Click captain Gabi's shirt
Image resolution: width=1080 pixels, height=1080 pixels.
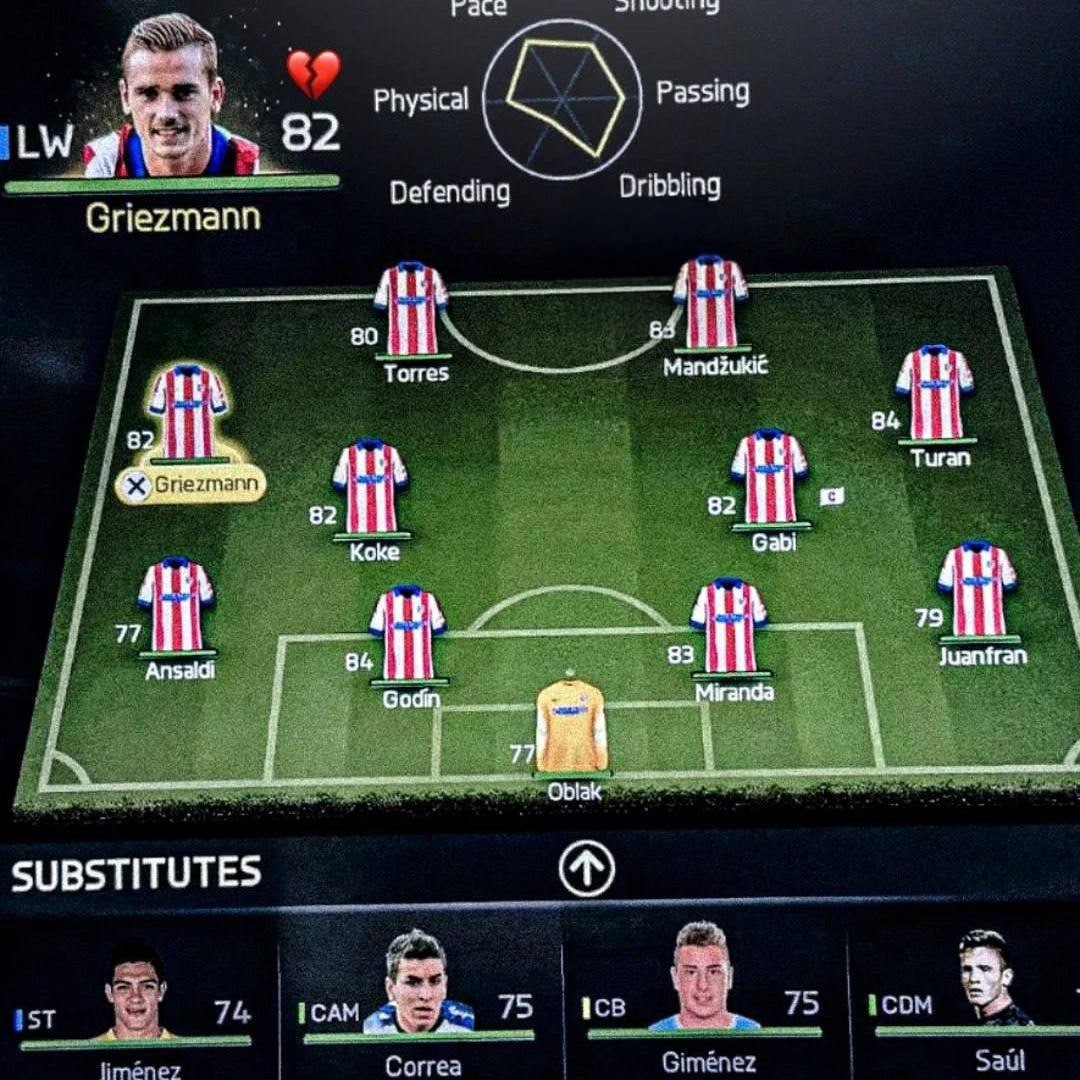click(x=769, y=478)
